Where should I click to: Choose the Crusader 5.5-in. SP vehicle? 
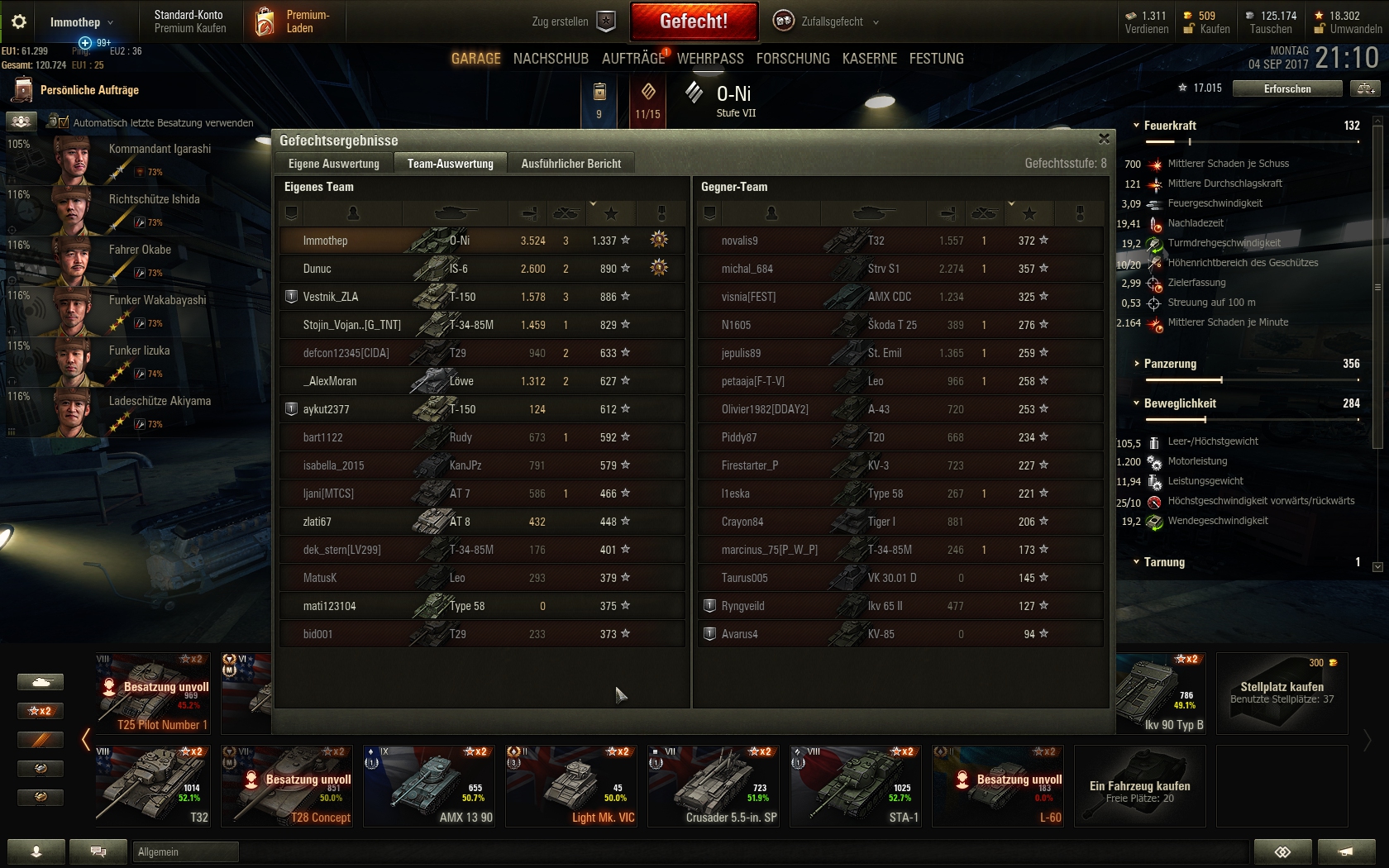tap(714, 785)
